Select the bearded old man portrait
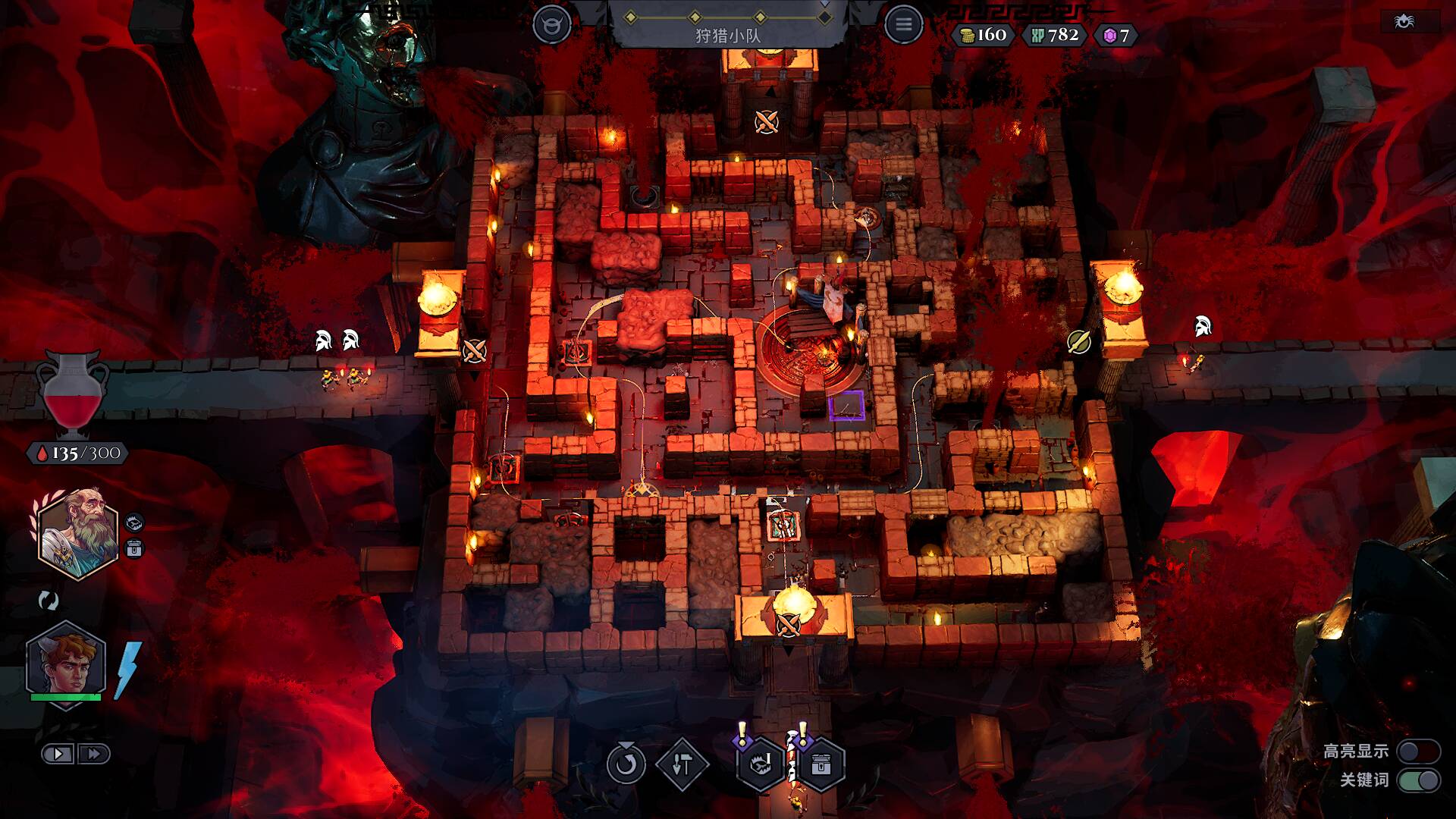The height and width of the screenshot is (819, 1456). pos(78,534)
